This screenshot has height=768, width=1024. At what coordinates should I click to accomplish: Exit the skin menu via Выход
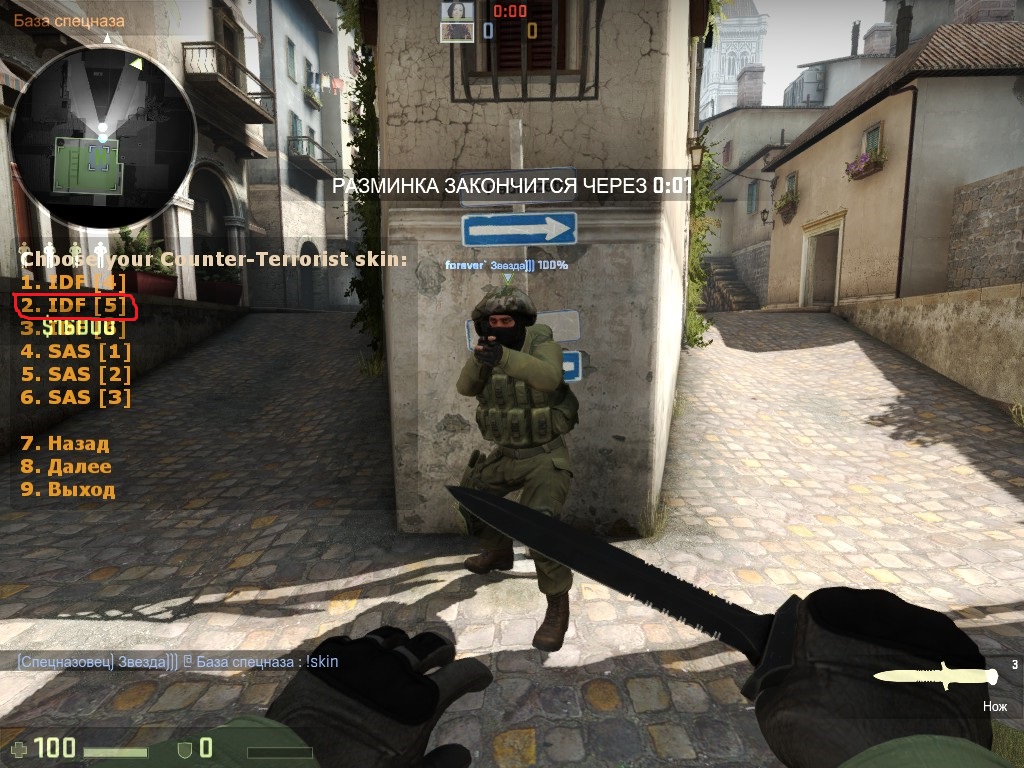click(x=67, y=489)
